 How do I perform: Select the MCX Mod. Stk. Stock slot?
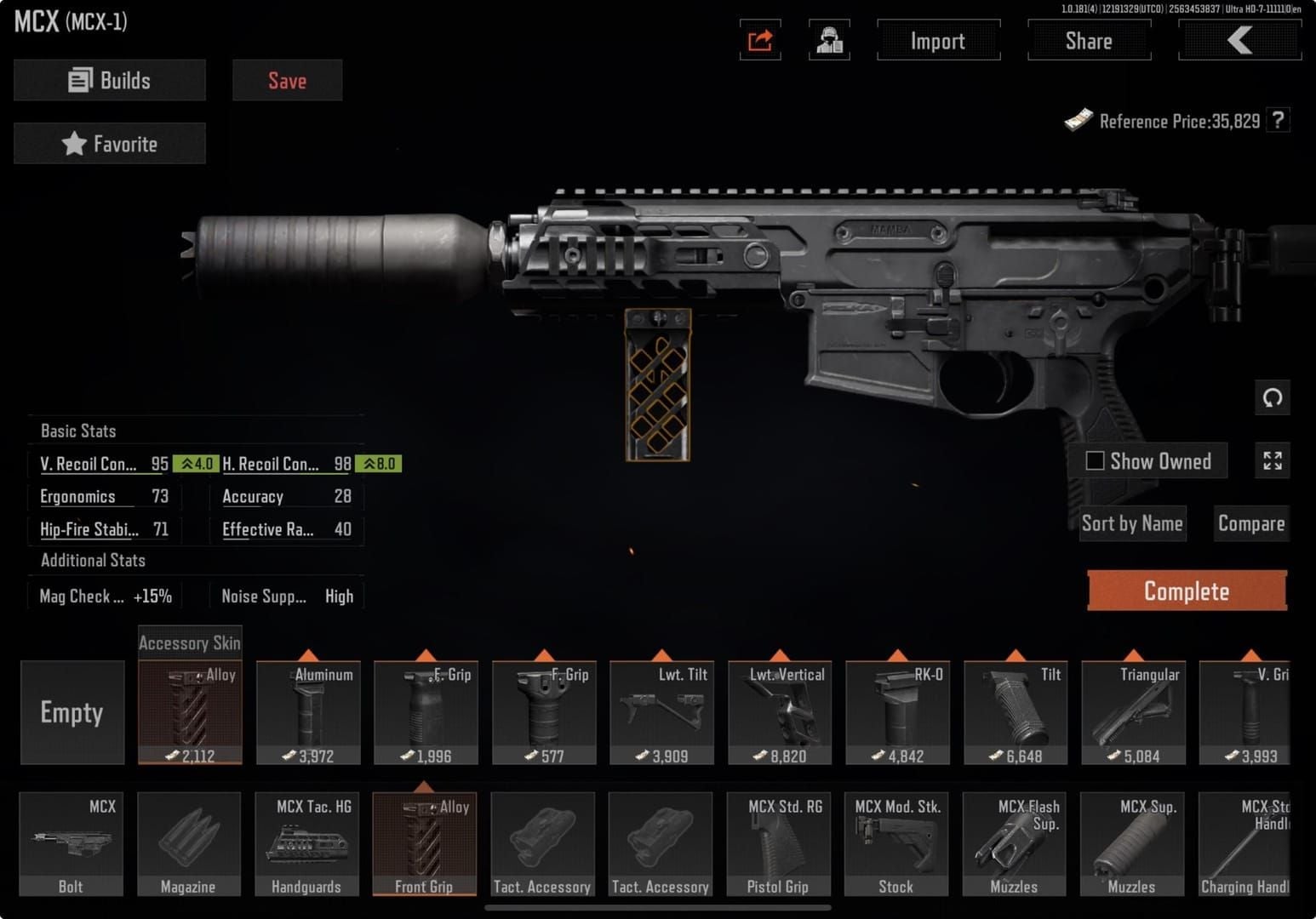(x=896, y=844)
